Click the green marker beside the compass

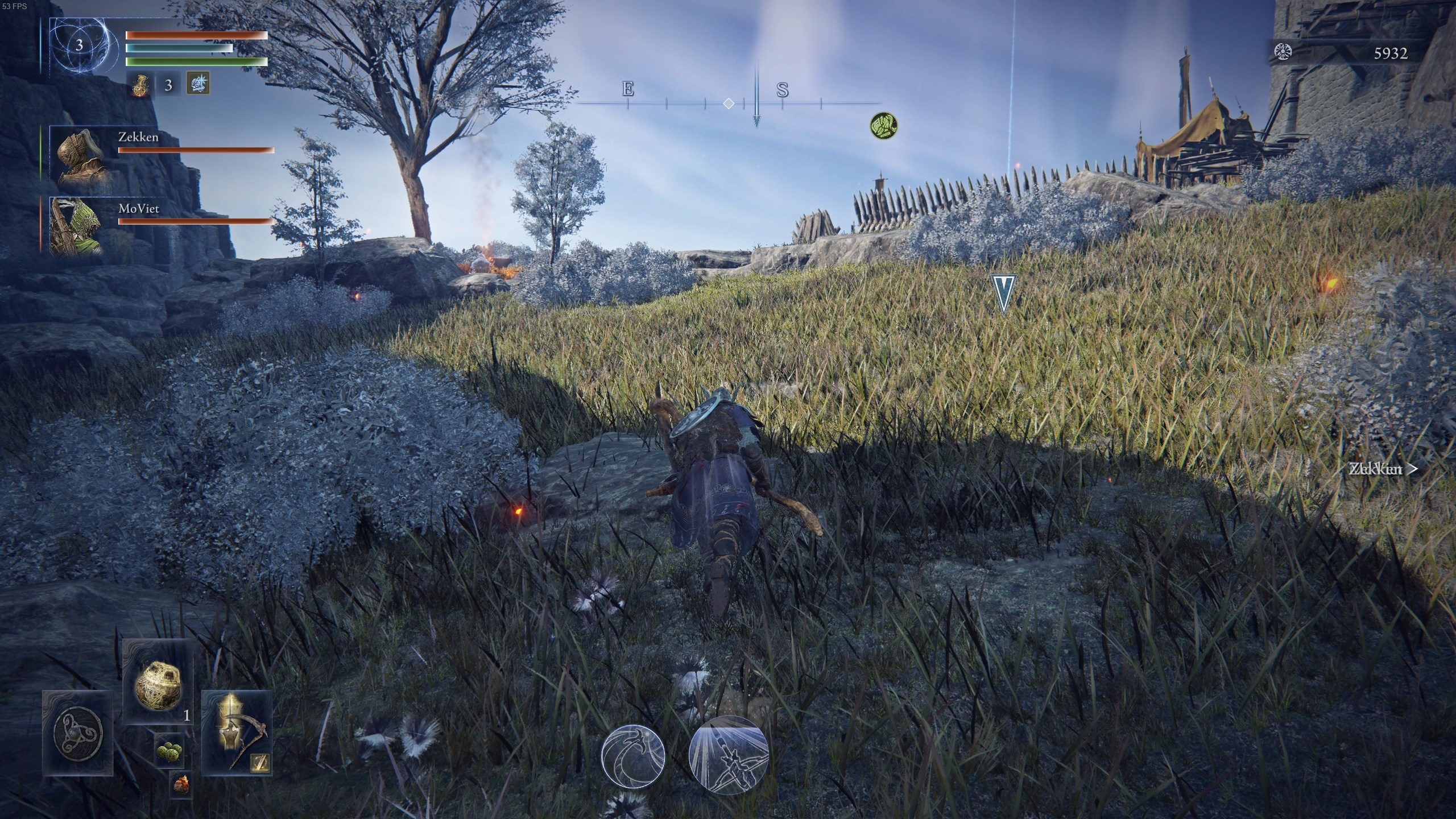[884, 125]
